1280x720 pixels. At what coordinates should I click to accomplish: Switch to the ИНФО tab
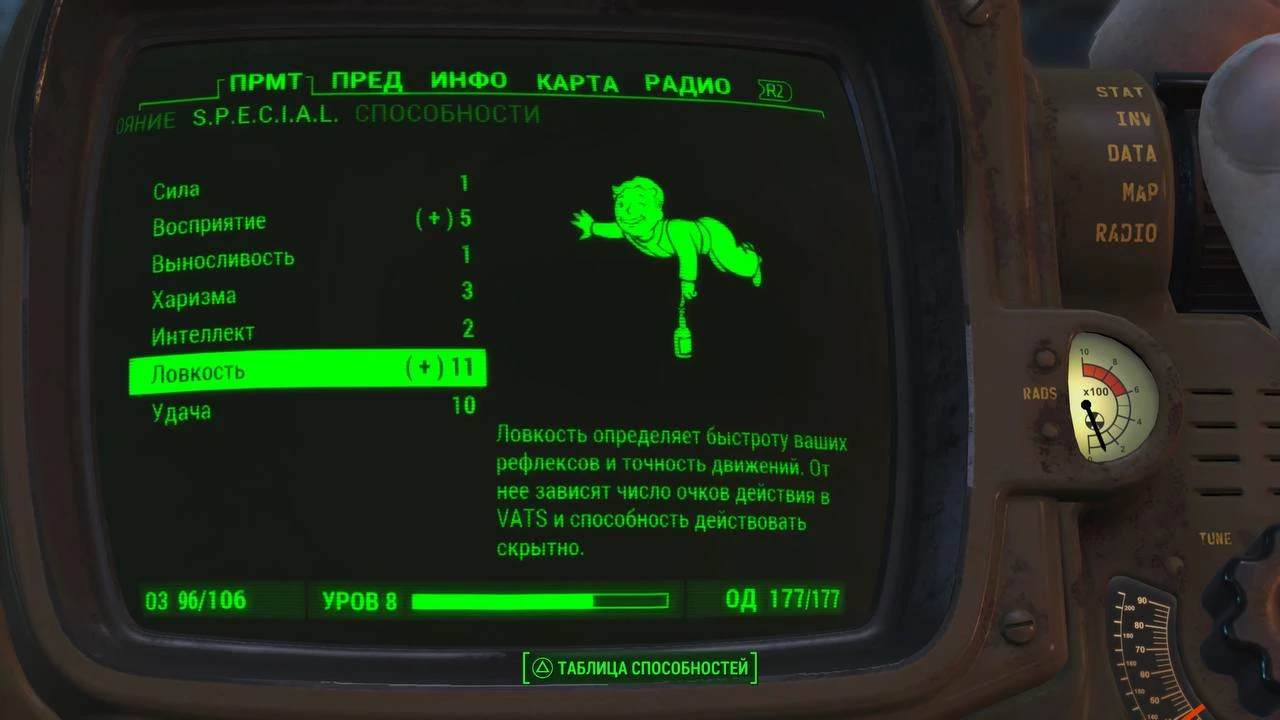468,83
